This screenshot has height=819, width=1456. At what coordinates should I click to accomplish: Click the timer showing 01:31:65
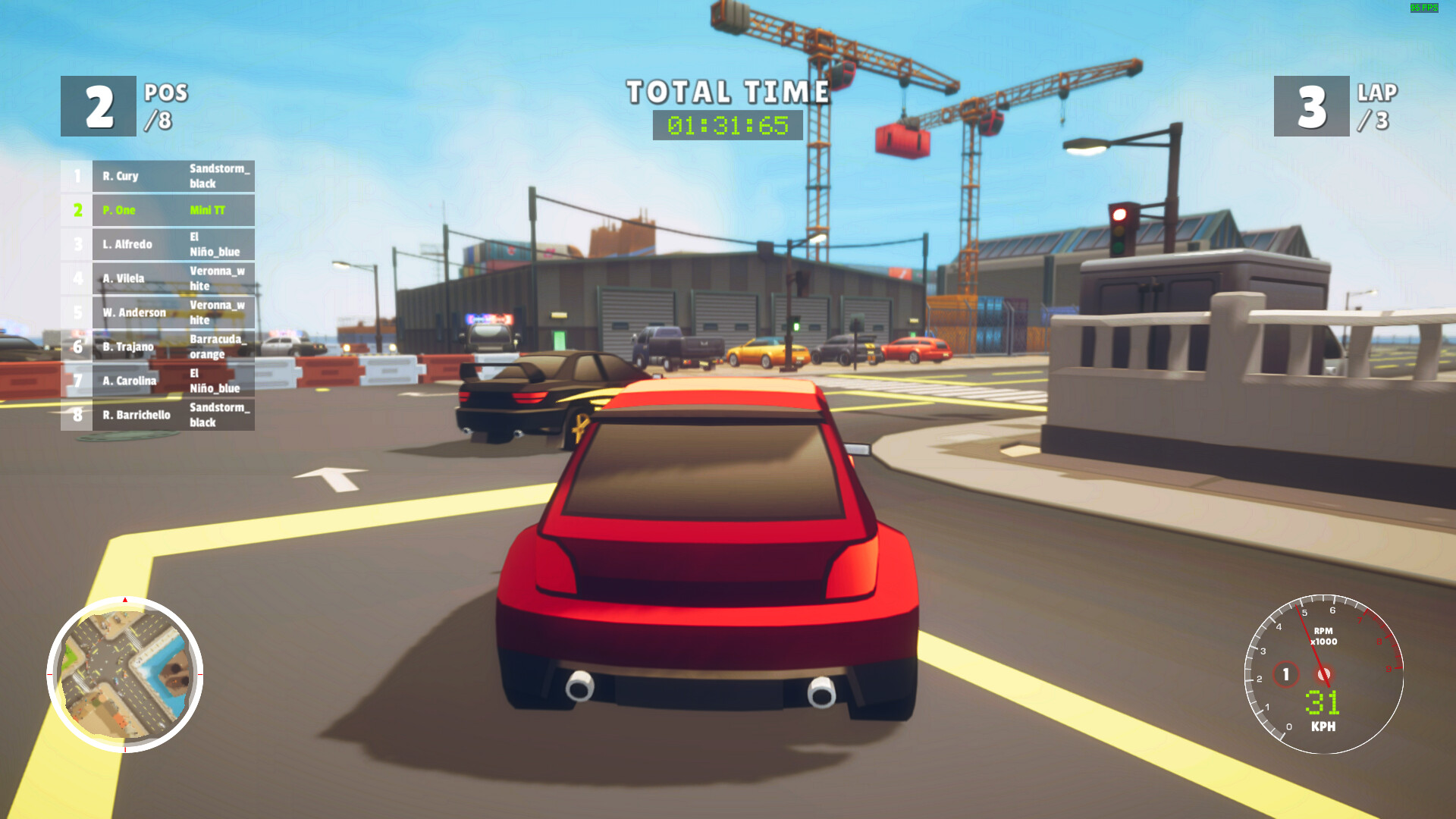coord(726,125)
